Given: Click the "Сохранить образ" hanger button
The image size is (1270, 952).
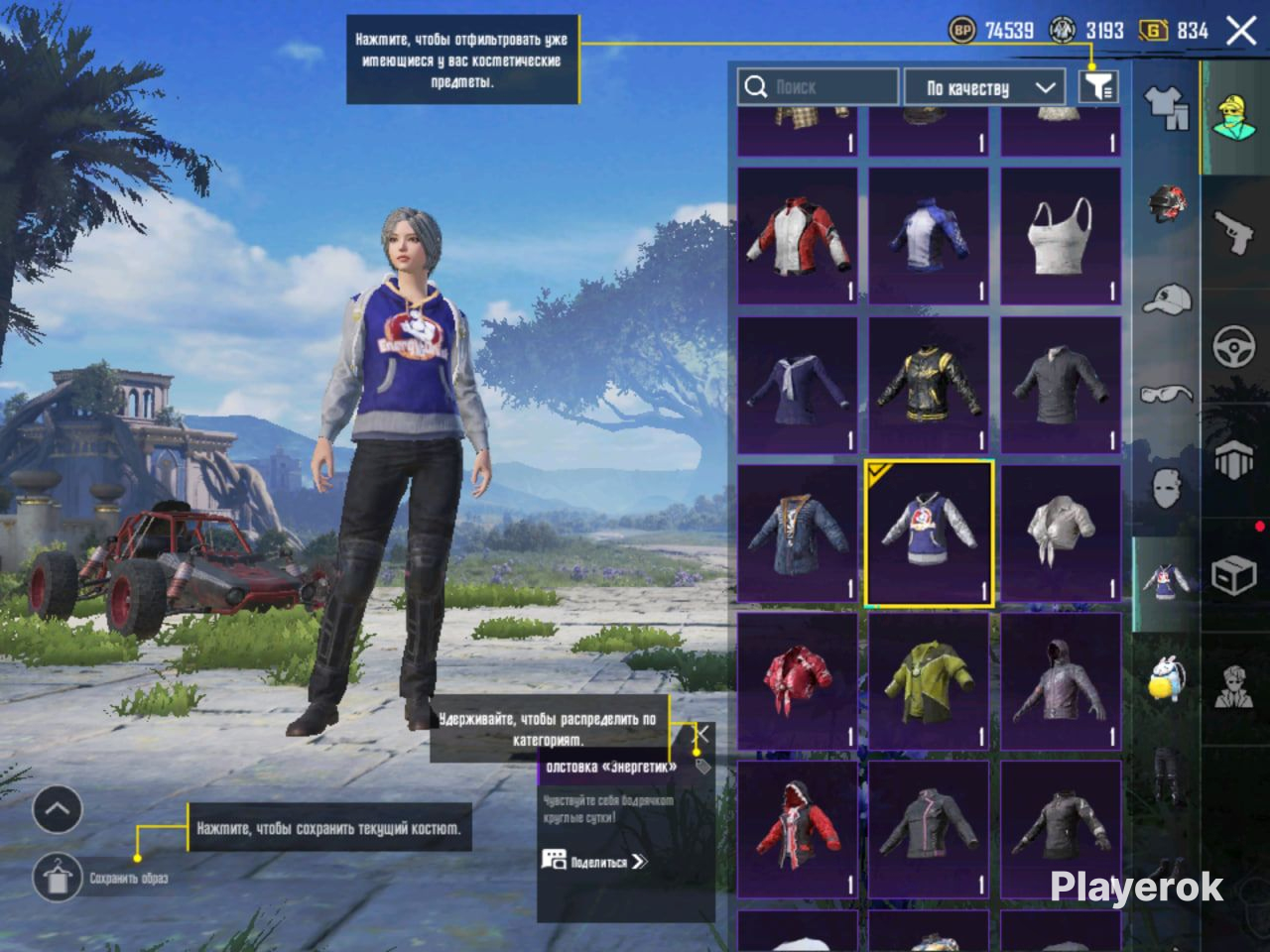Looking at the screenshot, I should (x=57, y=877).
